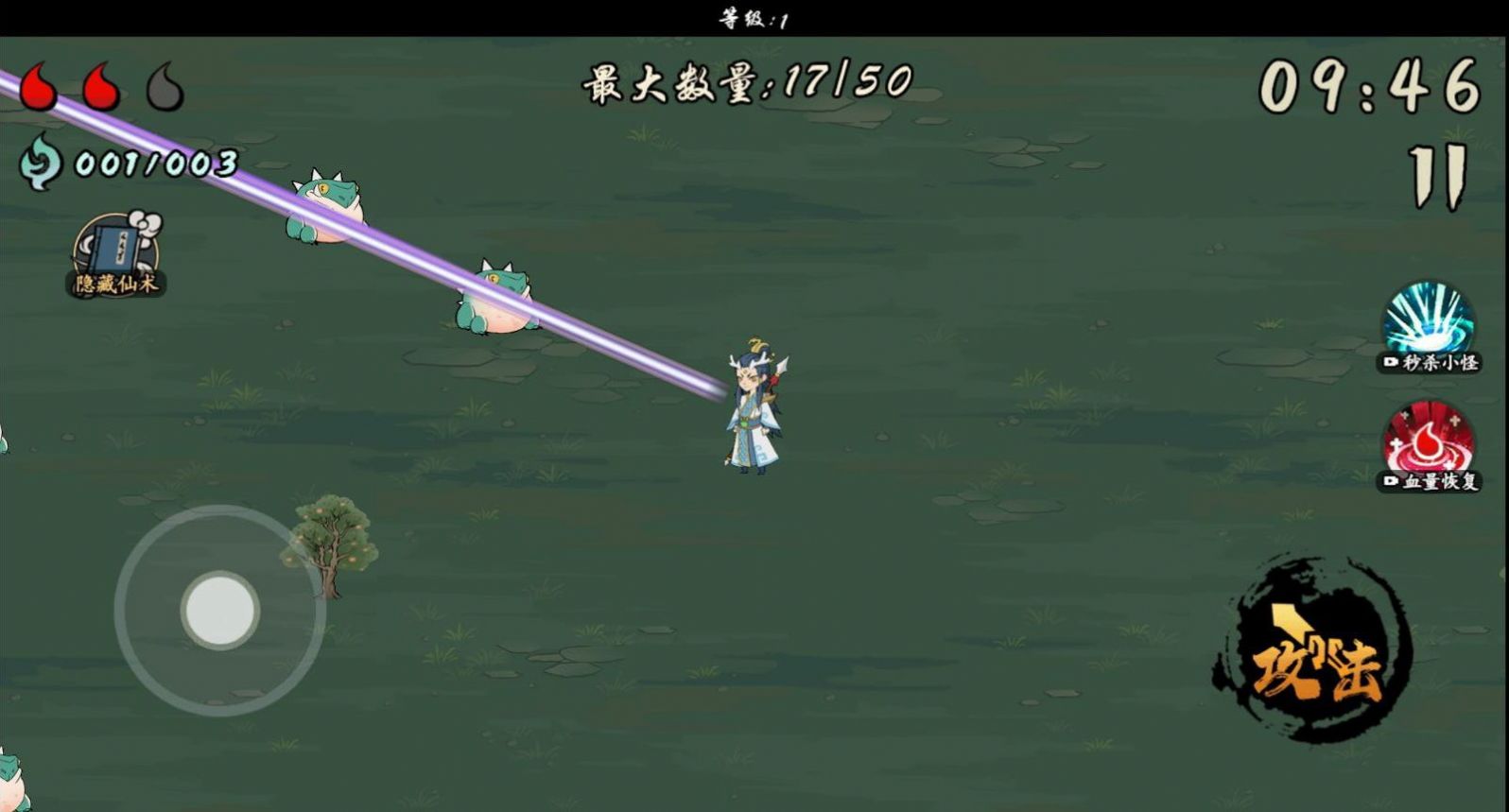Click the green spiral revive counter icon
This screenshot has width=1509, height=812.
pyautogui.click(x=40, y=163)
